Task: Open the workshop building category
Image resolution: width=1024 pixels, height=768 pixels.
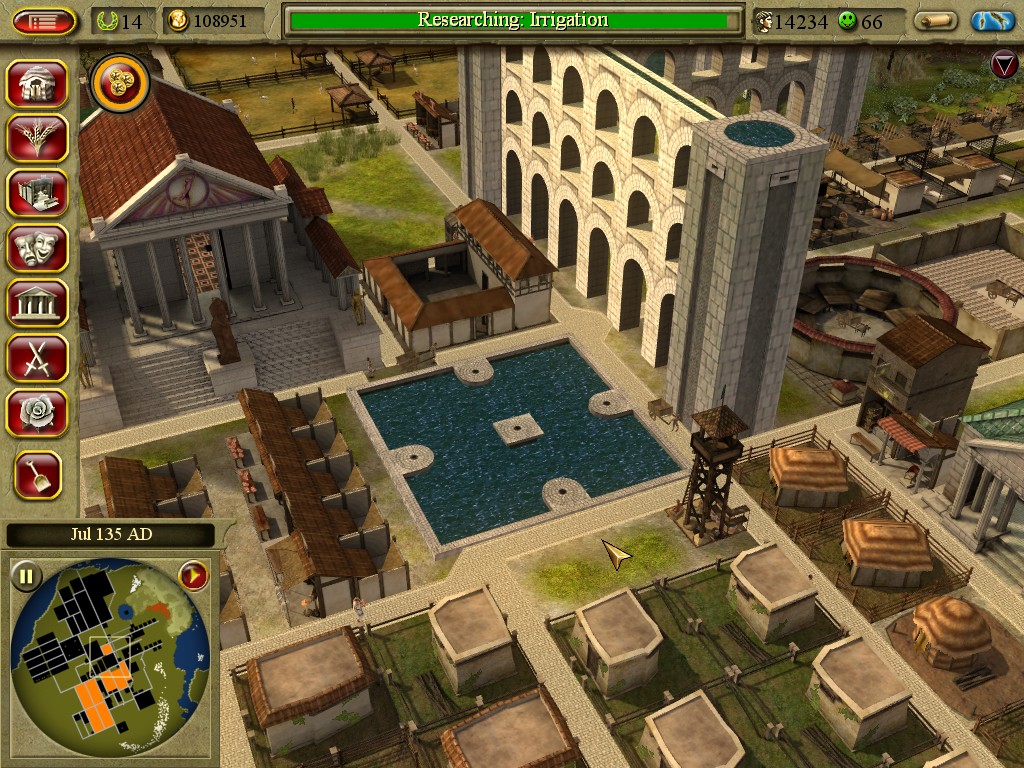Action: [x=38, y=193]
